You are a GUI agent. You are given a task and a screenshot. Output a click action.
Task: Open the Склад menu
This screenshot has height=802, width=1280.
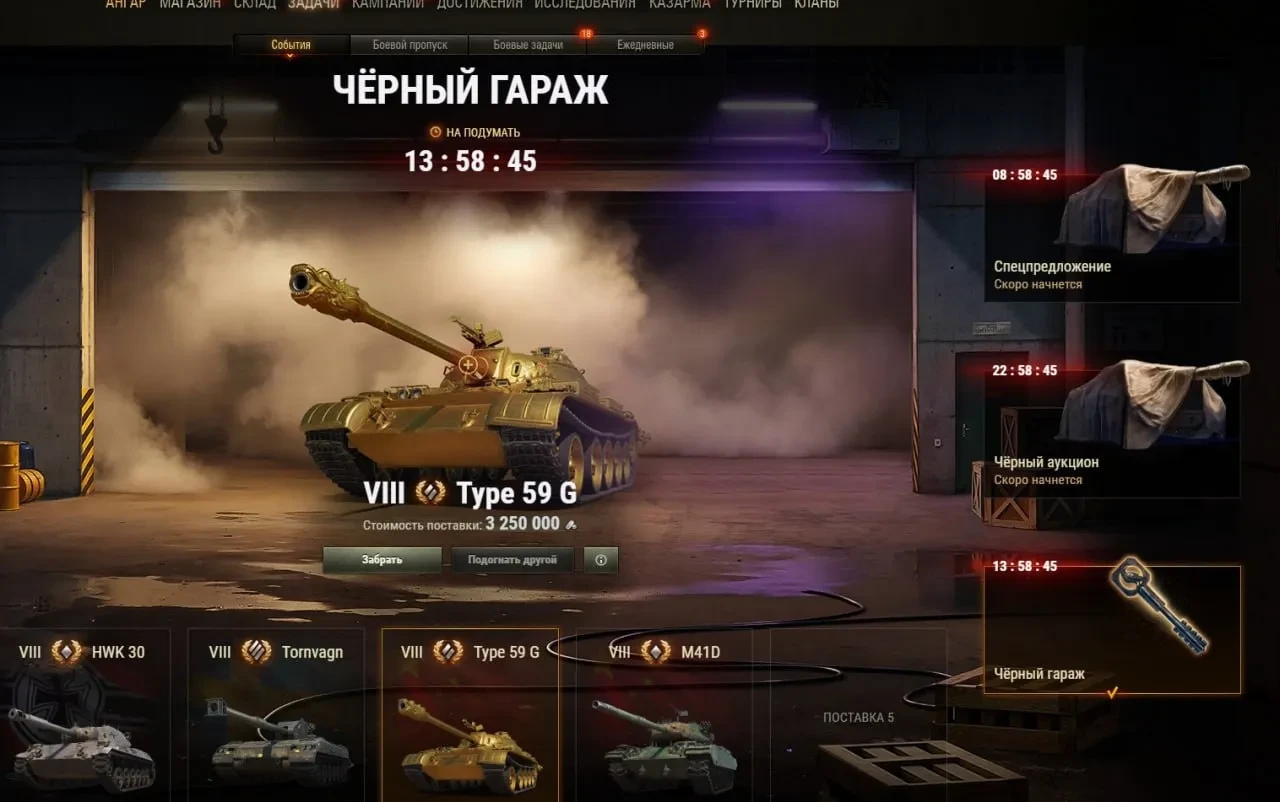[x=254, y=5]
